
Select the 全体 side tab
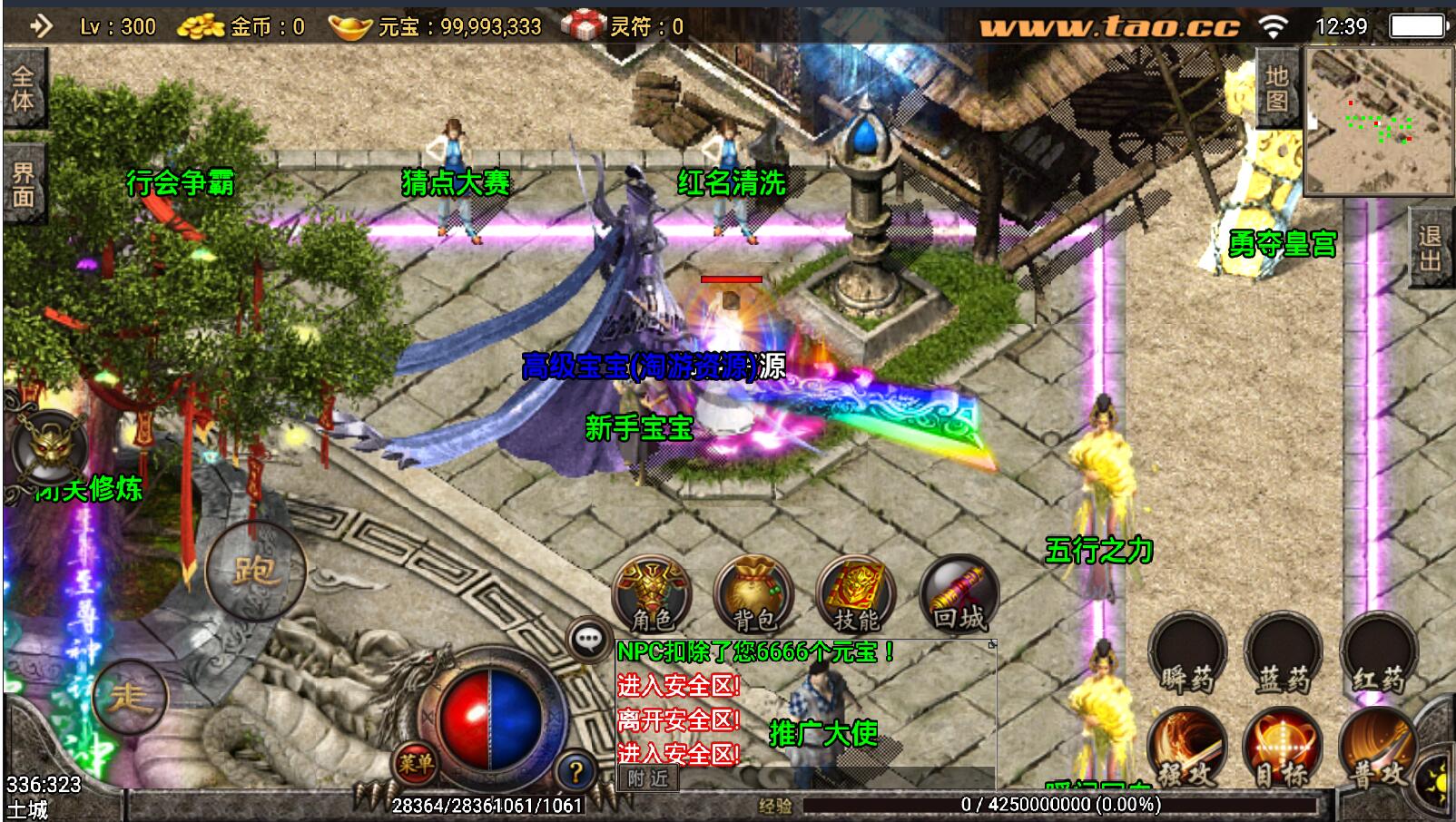click(x=23, y=88)
